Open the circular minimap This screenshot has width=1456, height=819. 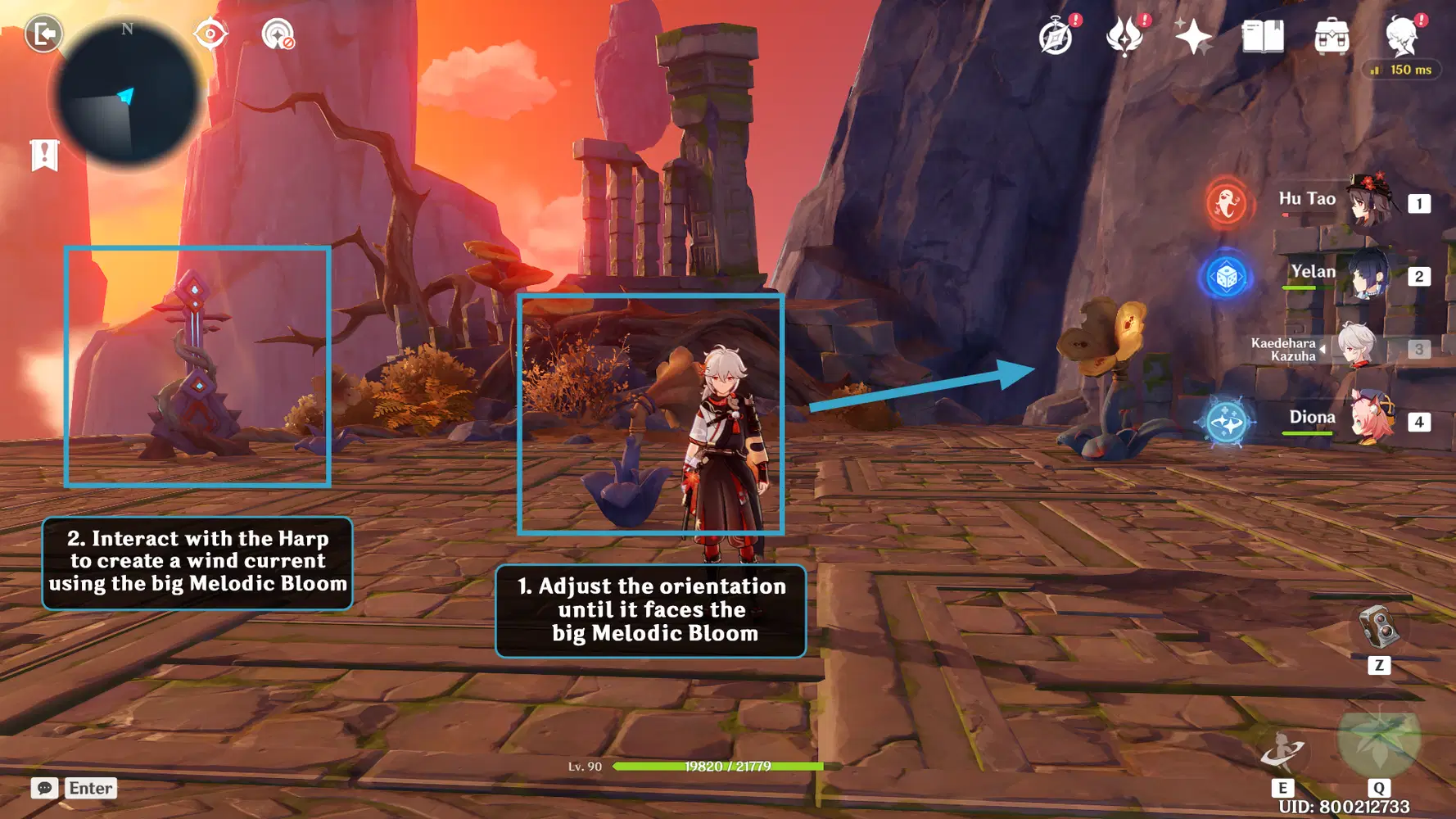point(126,93)
